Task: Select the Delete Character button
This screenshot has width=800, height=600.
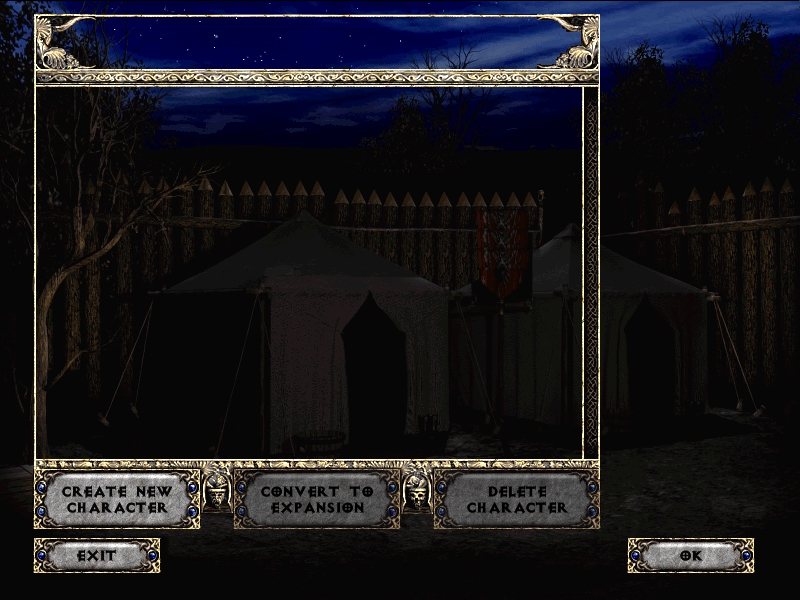Action: point(516,499)
